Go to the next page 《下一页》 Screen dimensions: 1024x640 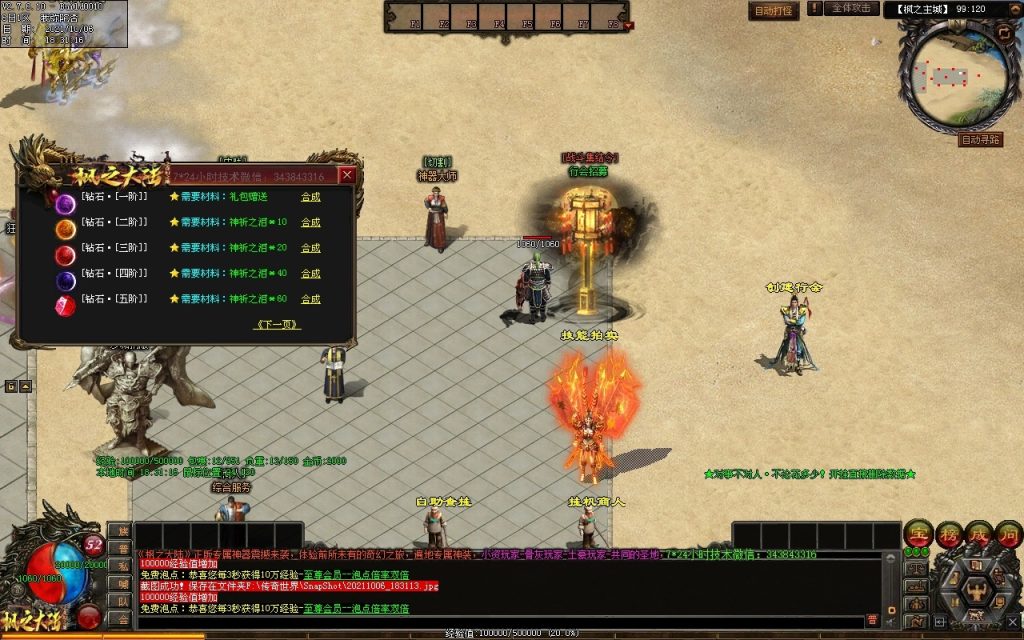(x=278, y=325)
